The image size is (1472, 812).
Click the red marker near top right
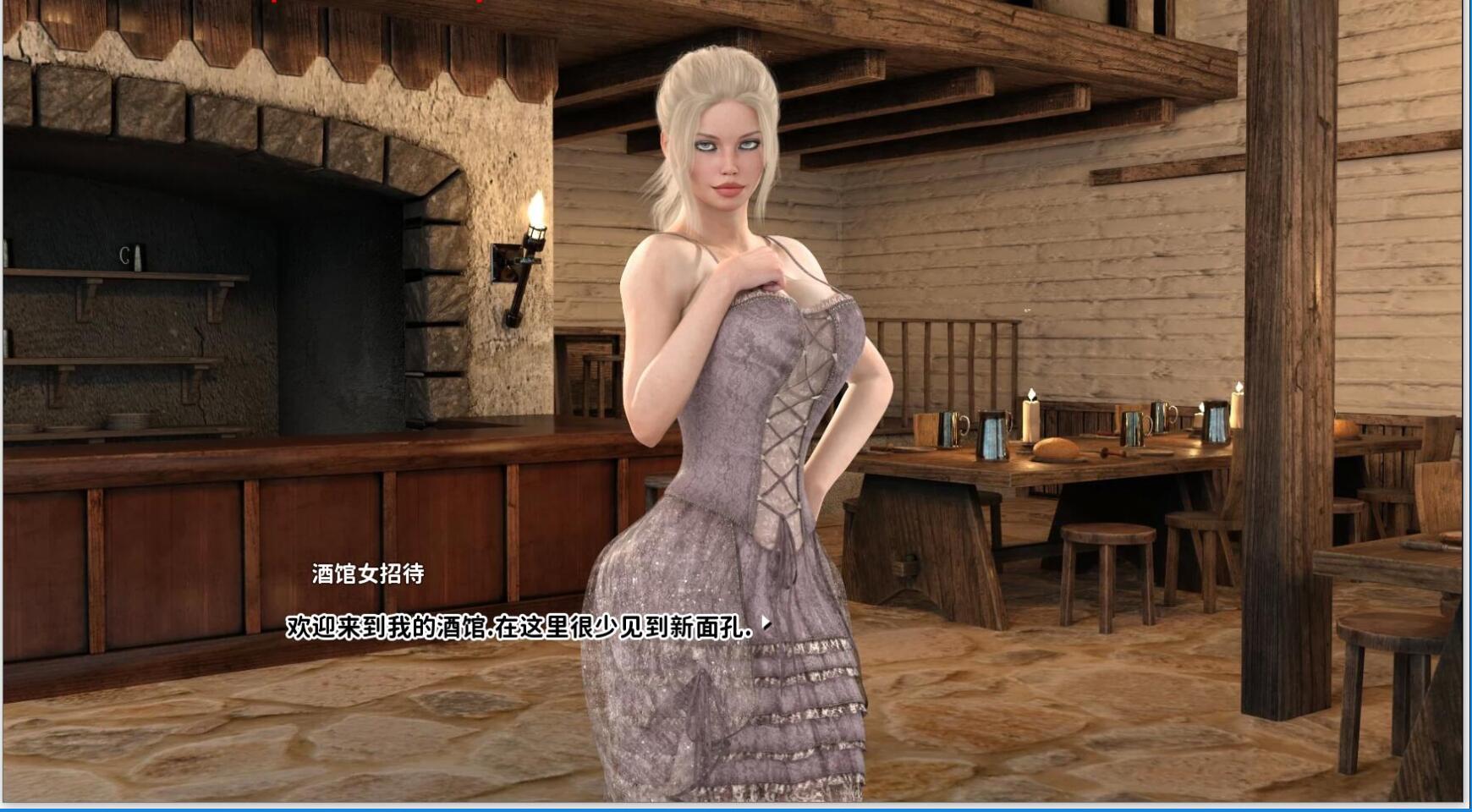(x=479, y=3)
